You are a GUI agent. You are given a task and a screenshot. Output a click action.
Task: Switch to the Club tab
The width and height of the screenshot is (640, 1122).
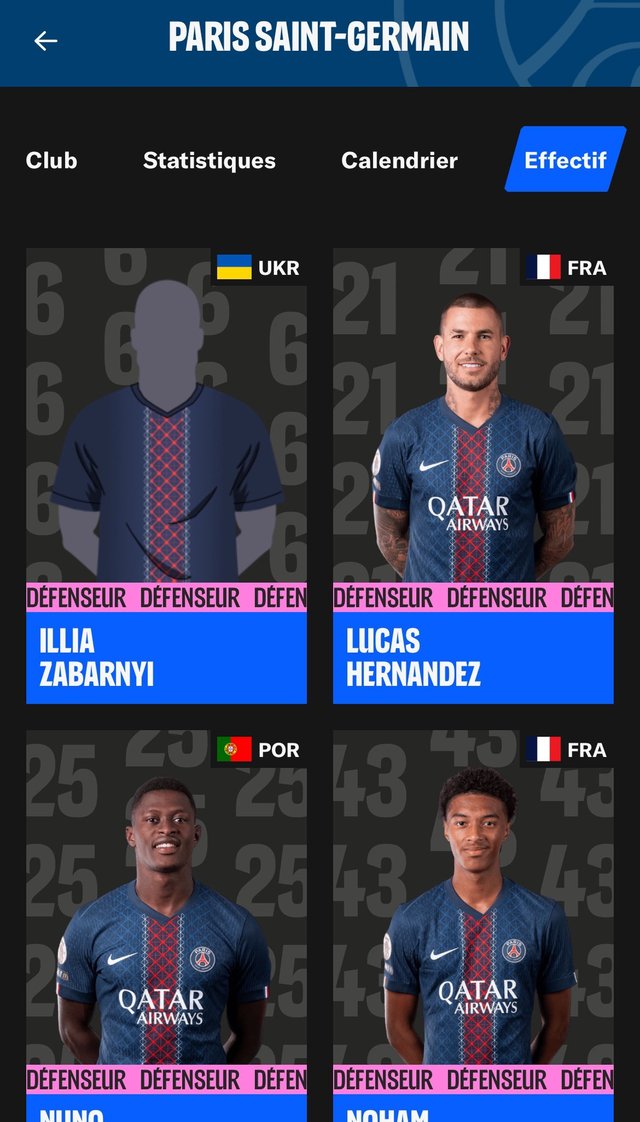pyautogui.click(x=51, y=160)
